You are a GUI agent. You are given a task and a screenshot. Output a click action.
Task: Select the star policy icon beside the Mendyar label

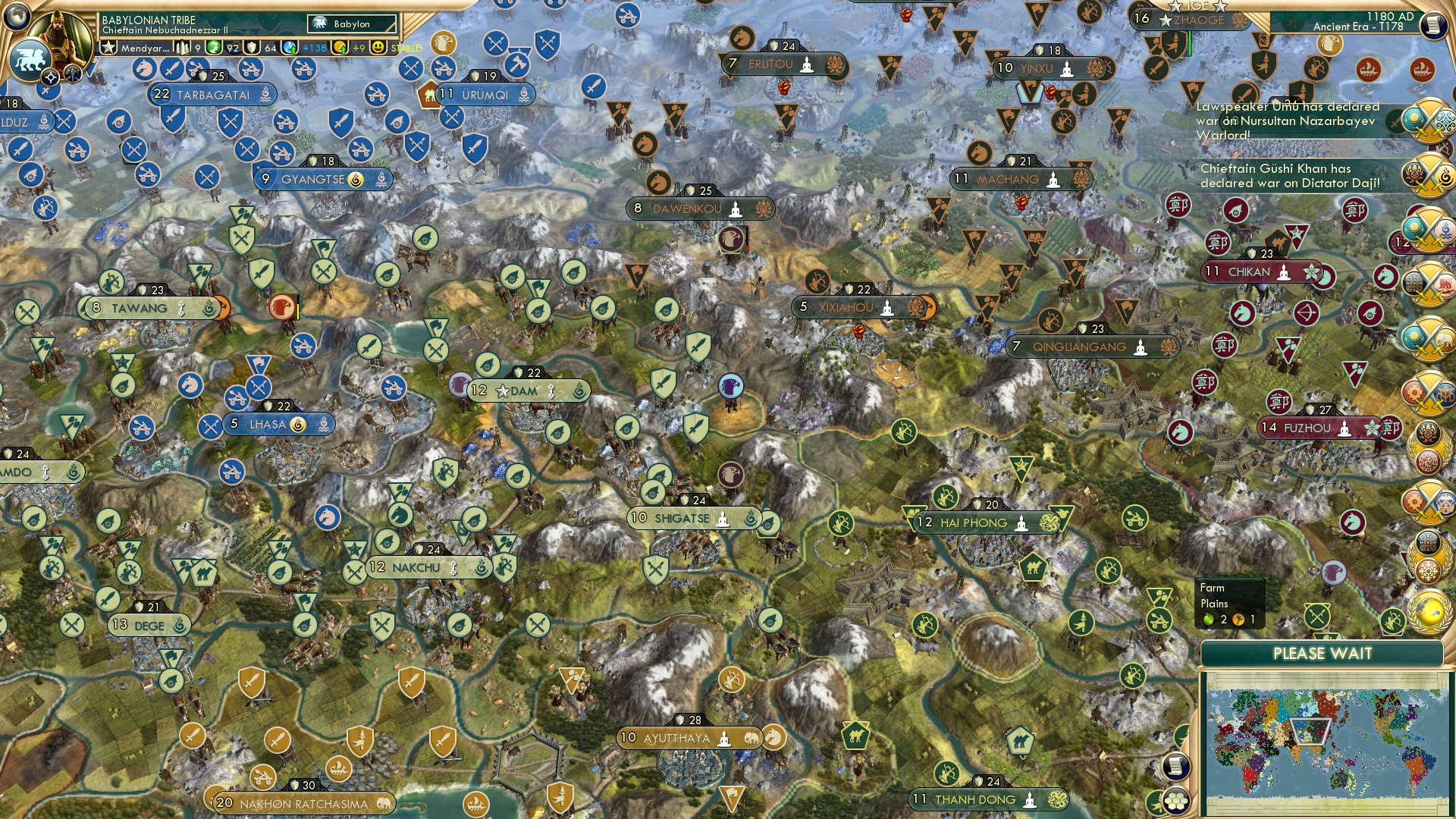[109, 46]
